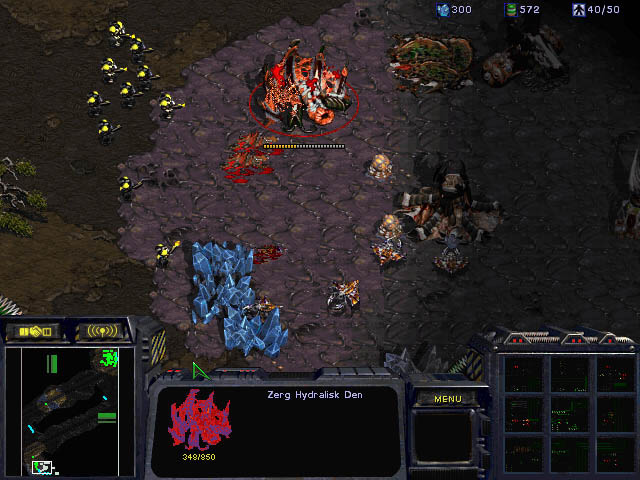The height and width of the screenshot is (480, 640).
Task: Open the game MENU
Action: (x=448, y=399)
